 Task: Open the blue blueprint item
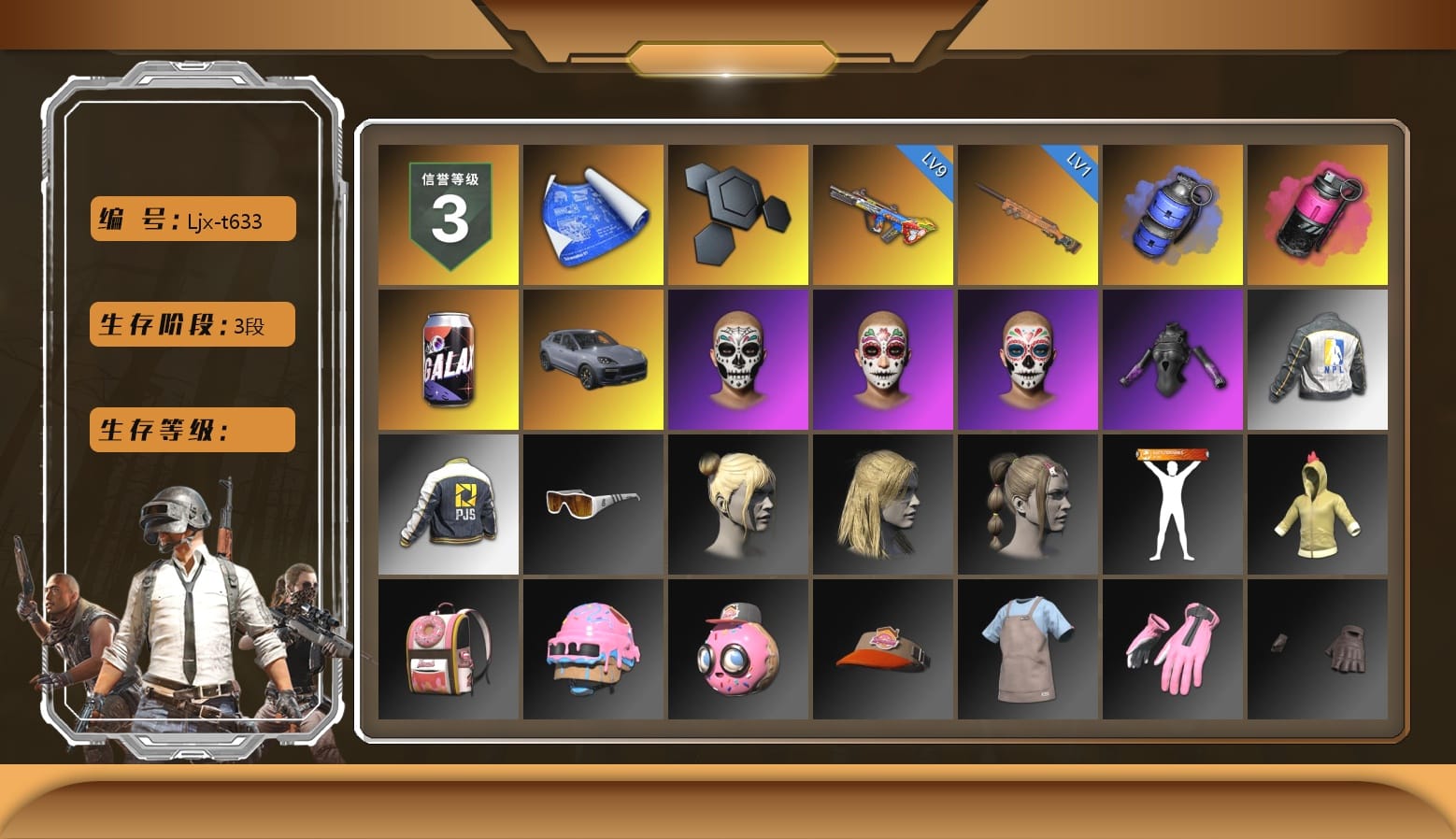pyautogui.click(x=593, y=215)
